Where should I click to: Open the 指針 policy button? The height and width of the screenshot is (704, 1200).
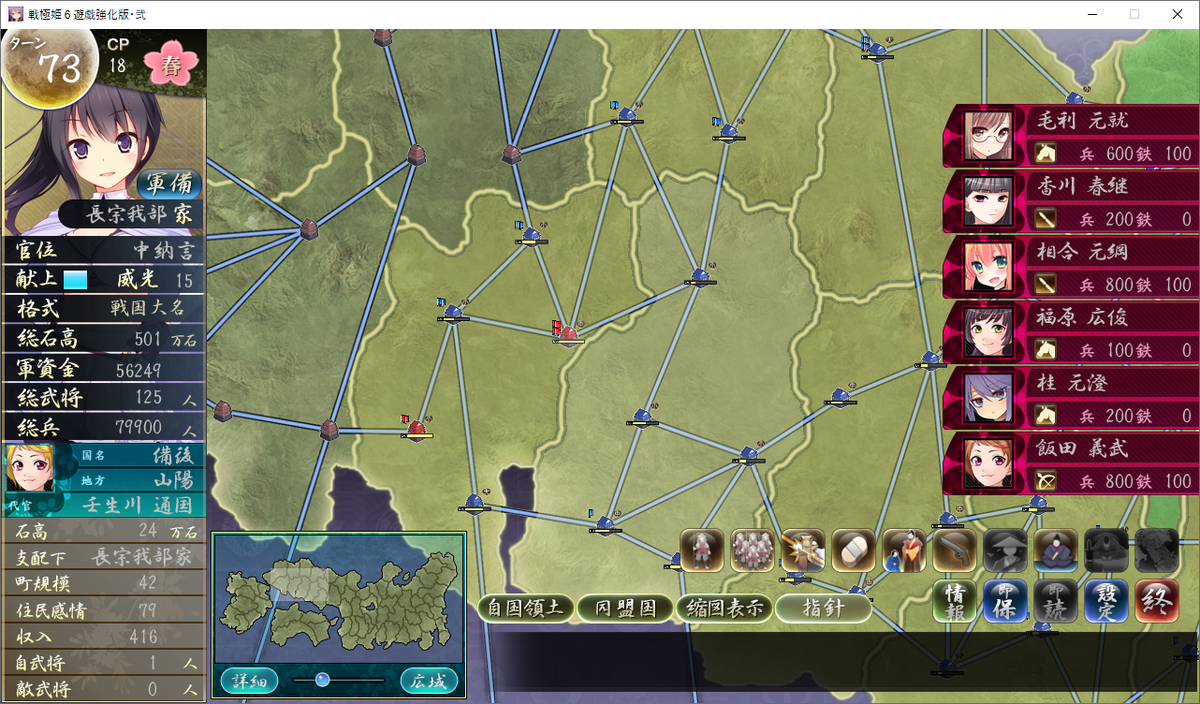pyautogui.click(x=823, y=608)
